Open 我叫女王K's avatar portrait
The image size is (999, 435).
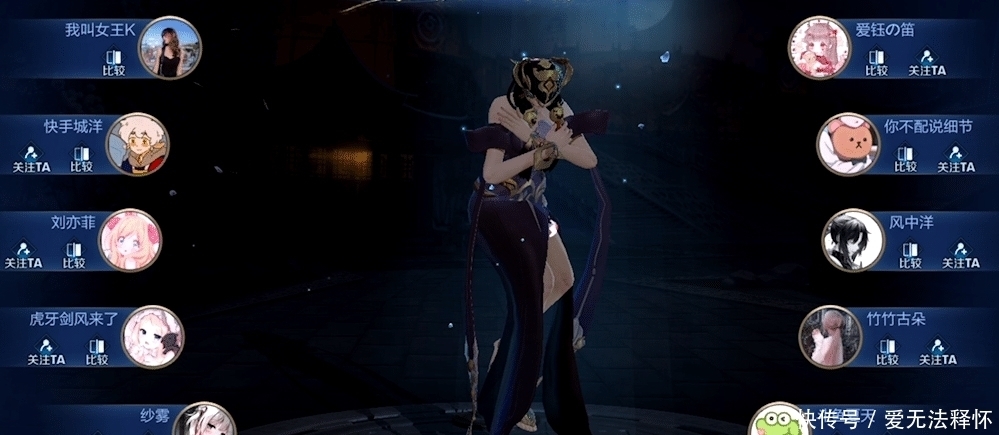(169, 48)
